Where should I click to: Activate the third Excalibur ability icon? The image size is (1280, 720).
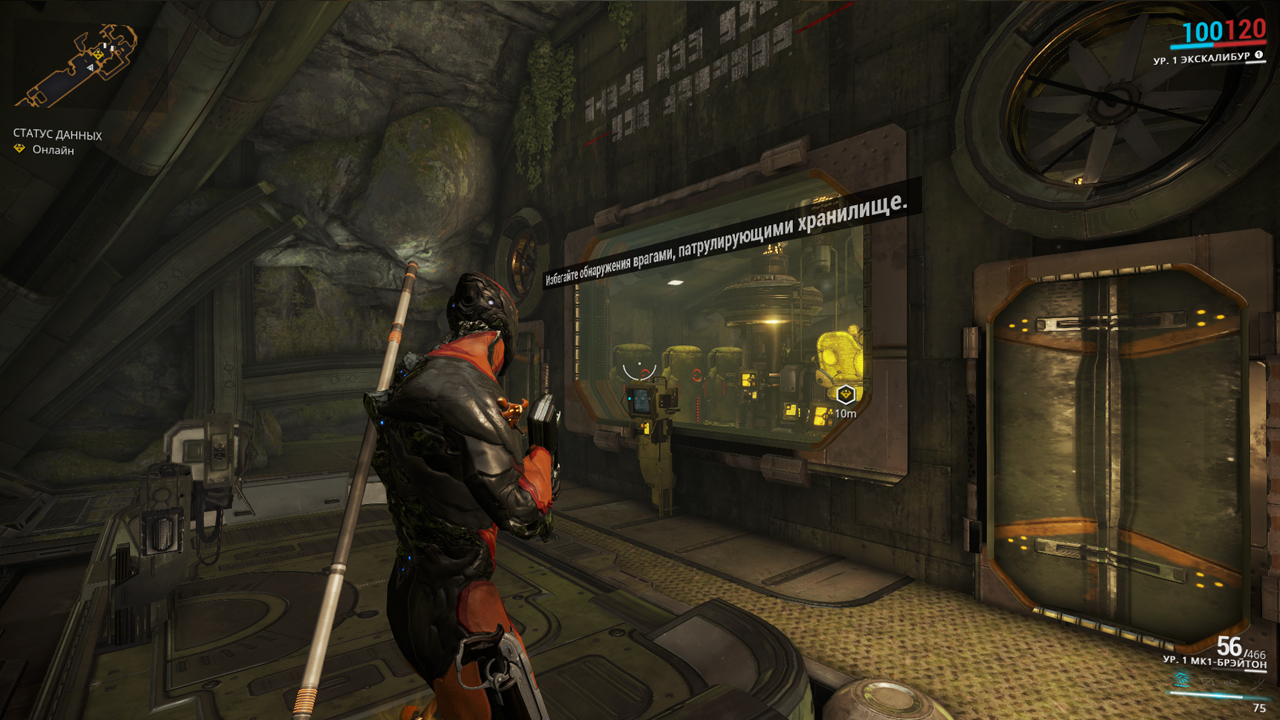pos(1231,683)
